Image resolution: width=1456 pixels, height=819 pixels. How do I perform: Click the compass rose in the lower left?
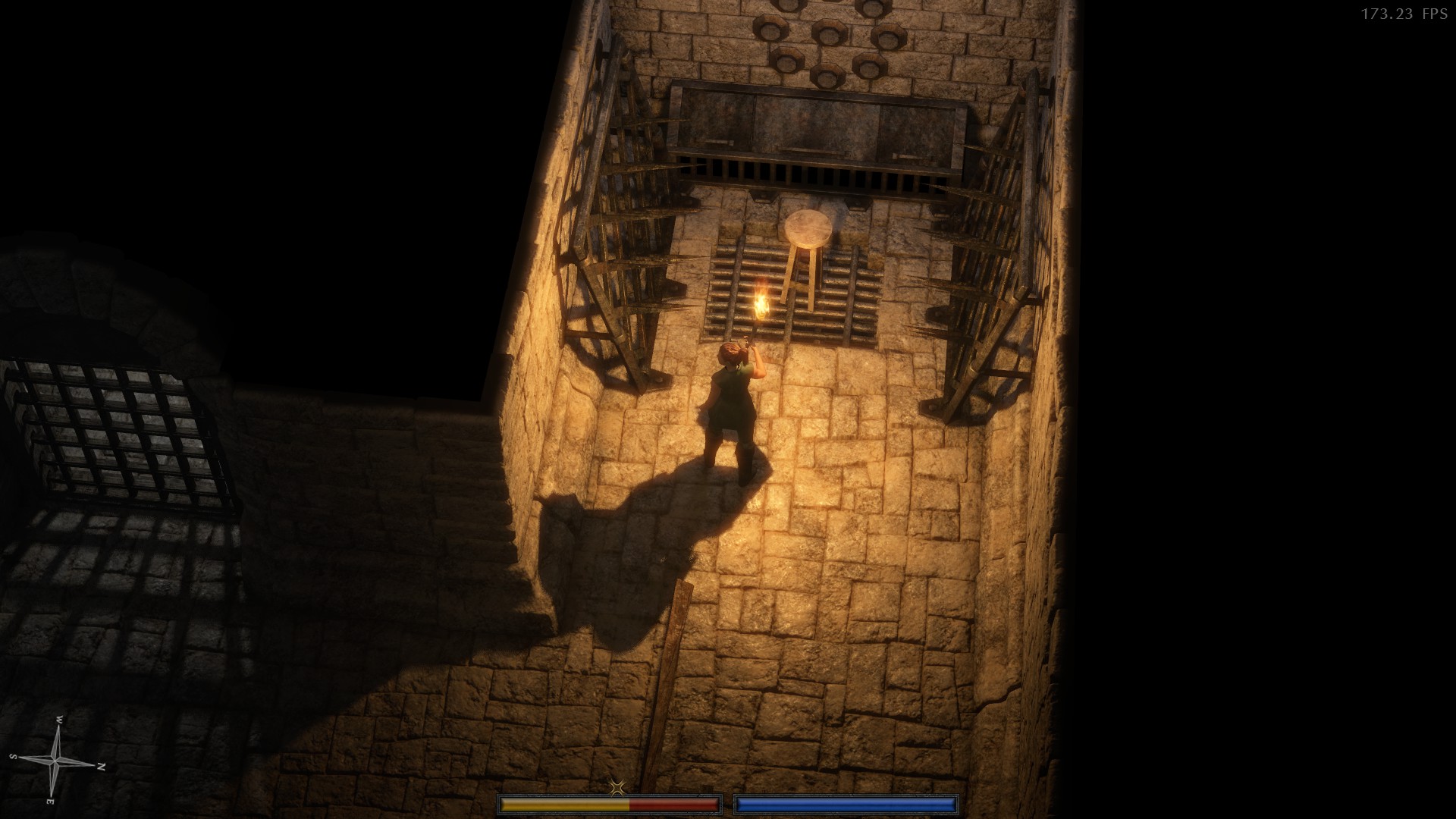(55, 761)
